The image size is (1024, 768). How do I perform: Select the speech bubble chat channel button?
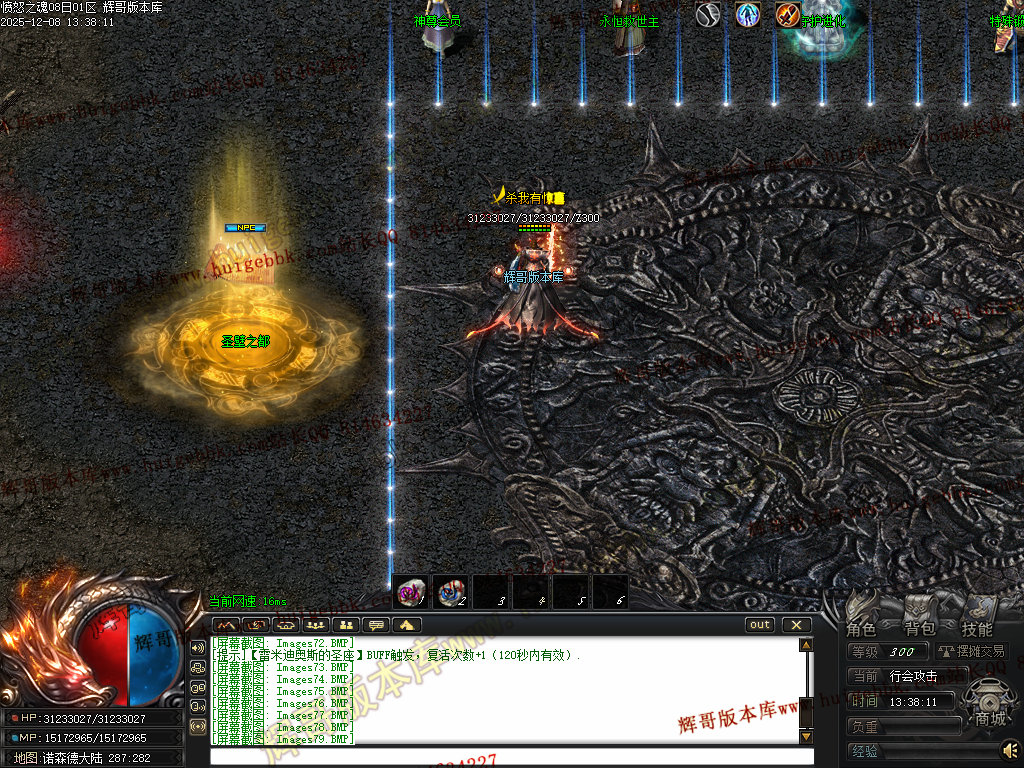[x=376, y=625]
